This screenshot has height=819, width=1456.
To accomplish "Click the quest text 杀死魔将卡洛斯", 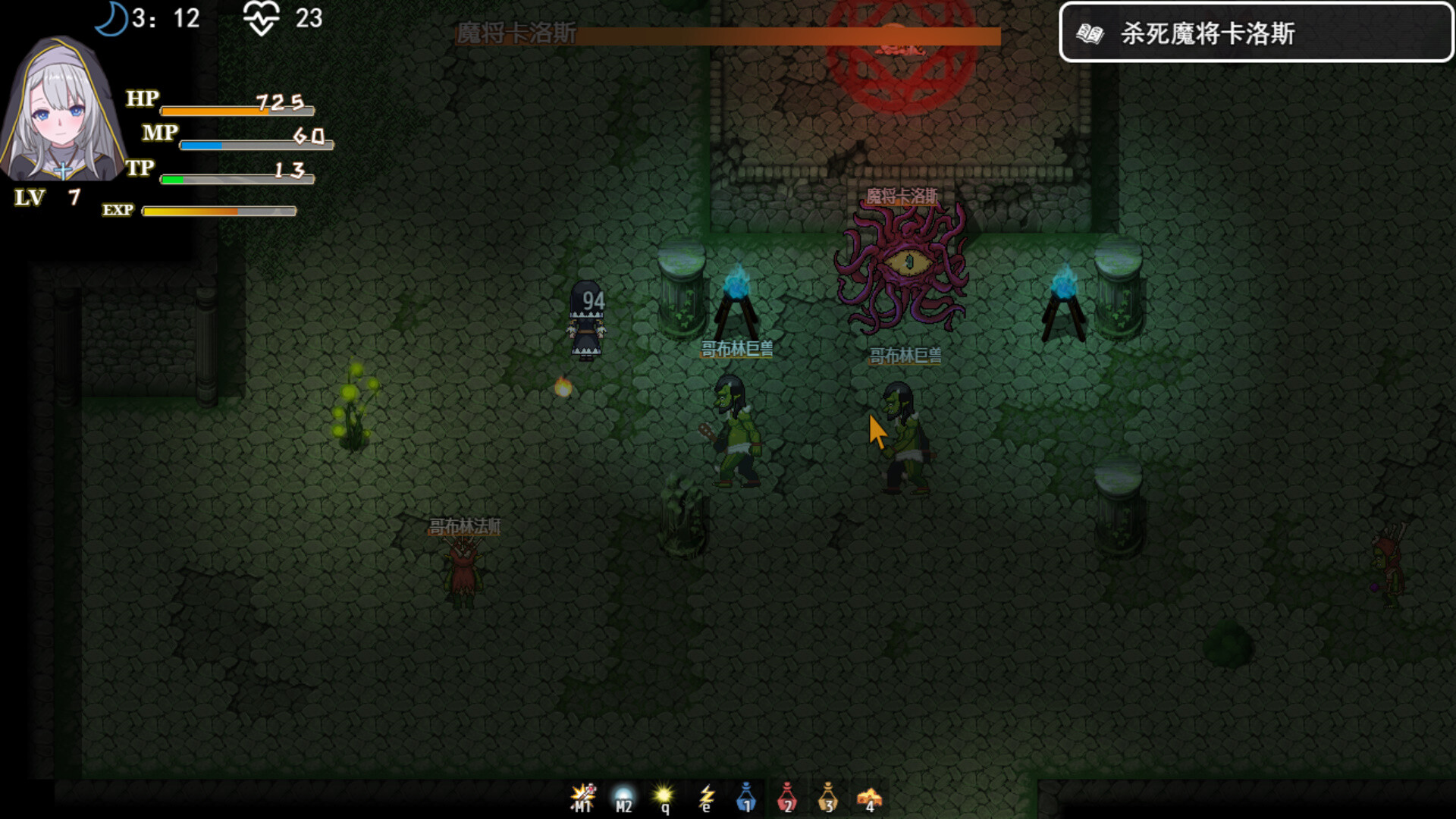I will (x=1209, y=34).
